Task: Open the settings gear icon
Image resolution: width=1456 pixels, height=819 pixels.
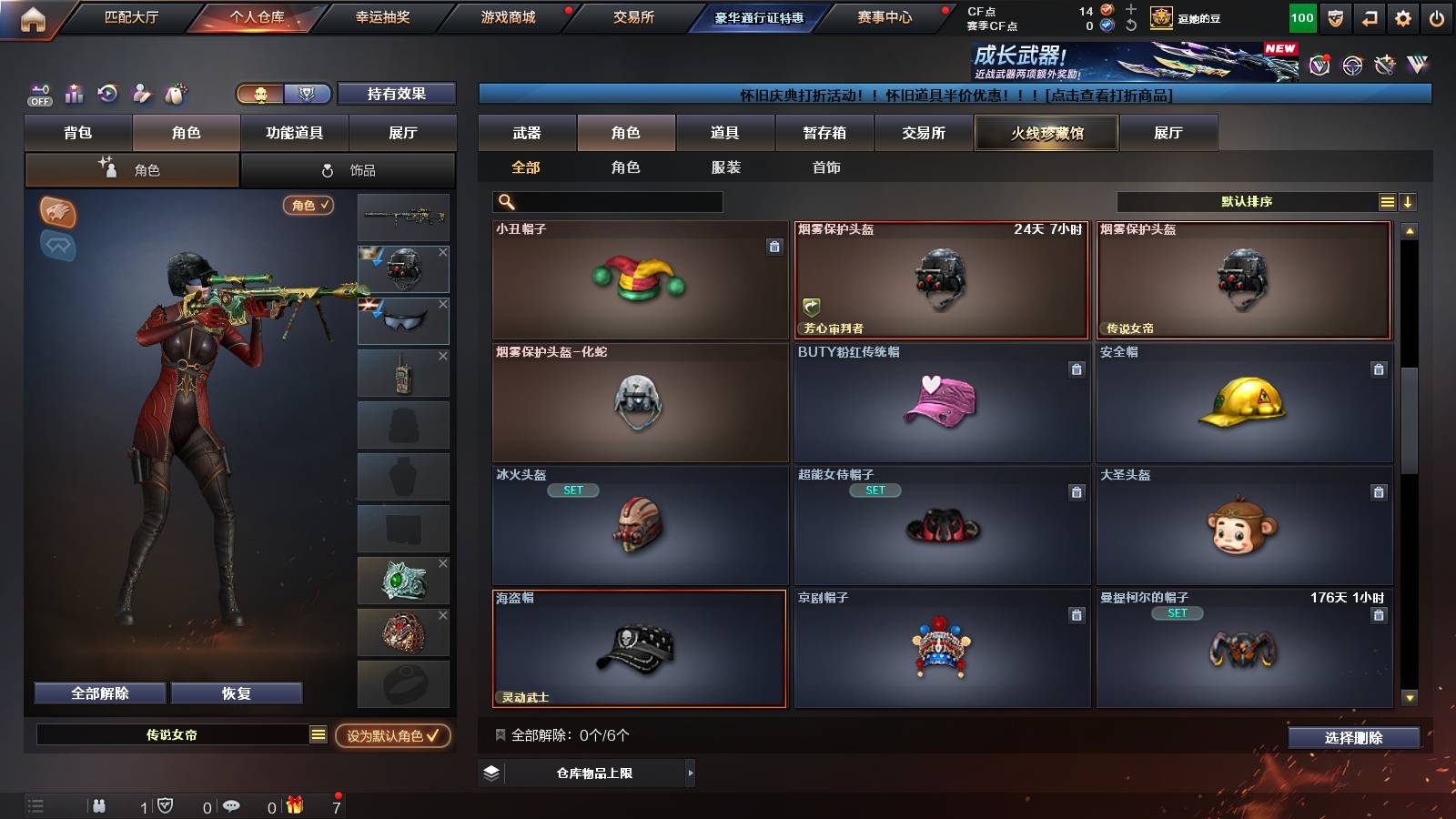Action: click(x=1403, y=16)
